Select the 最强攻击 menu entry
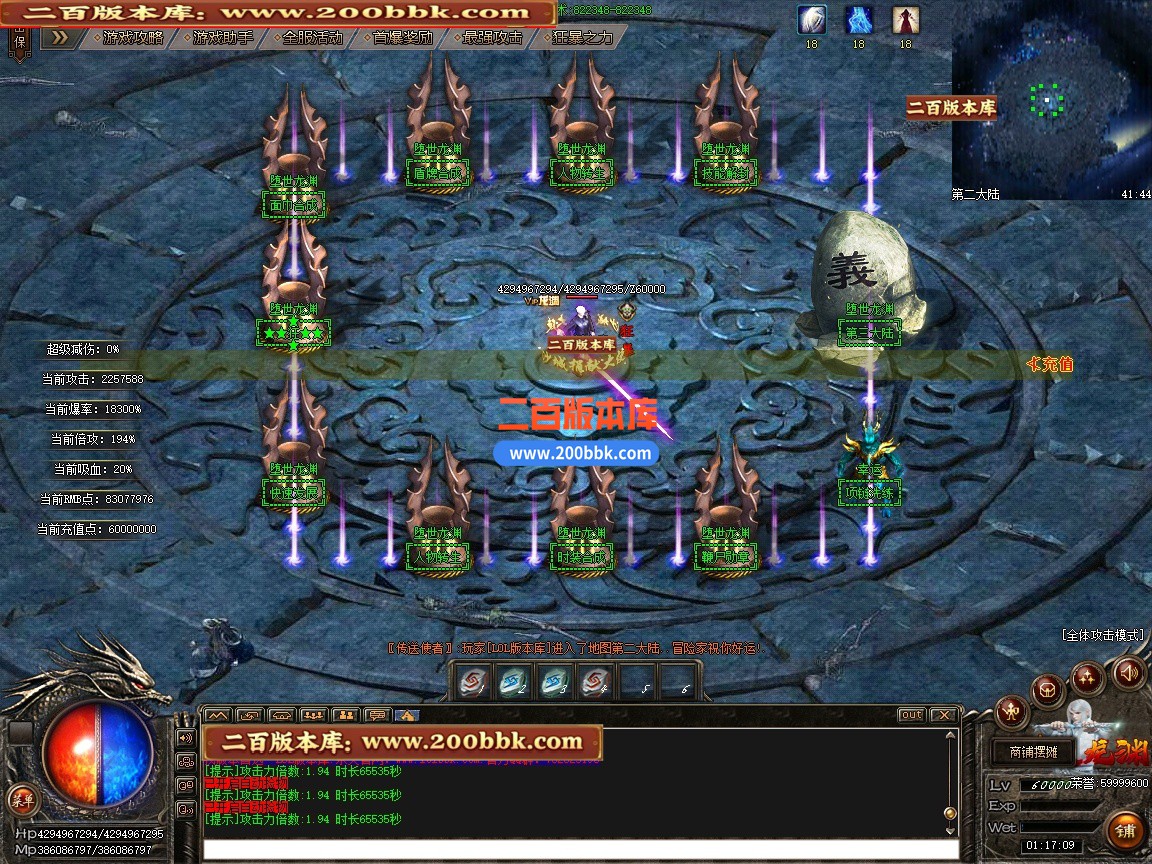This screenshot has height=864, width=1152. 492,38
